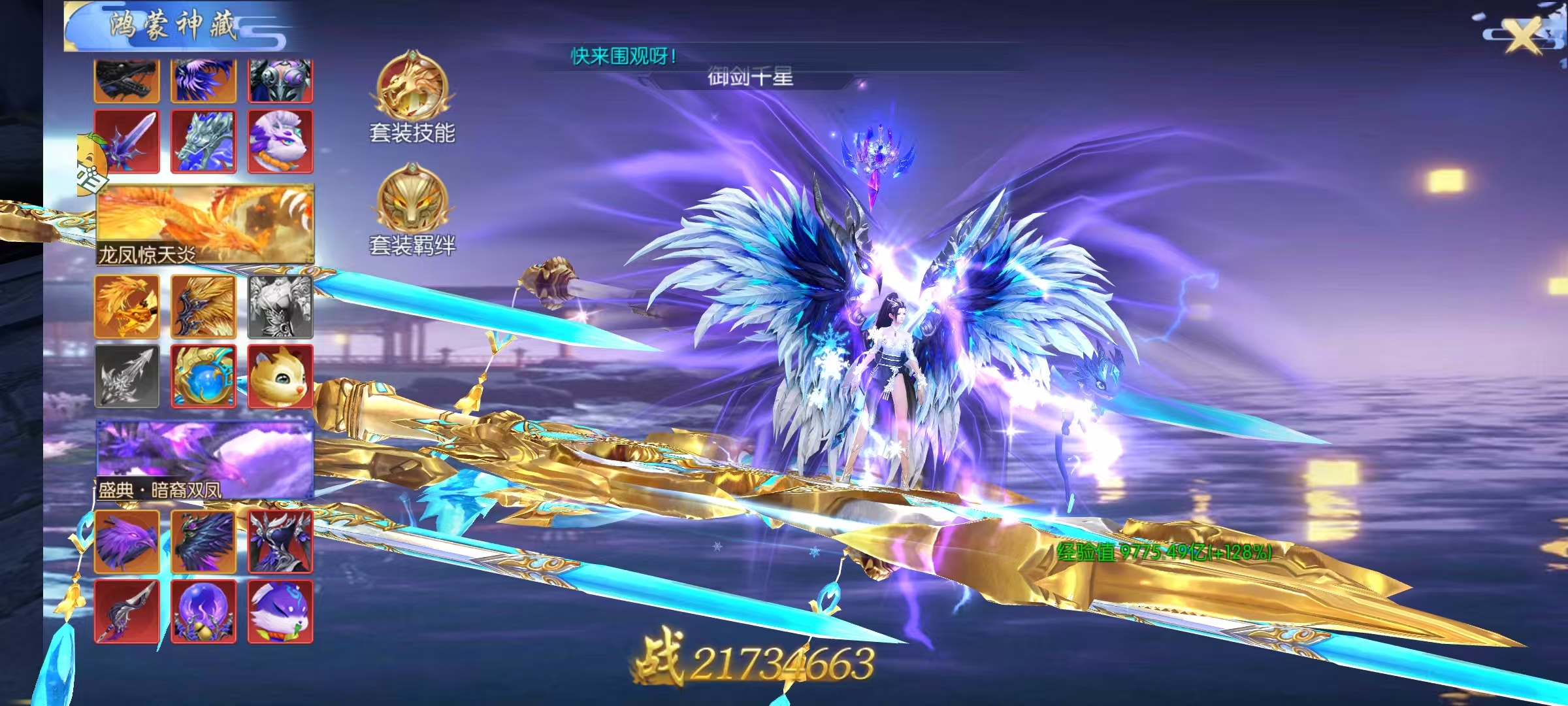Select the purple feathered wings icon
1568x706 pixels.
pos(204,78)
